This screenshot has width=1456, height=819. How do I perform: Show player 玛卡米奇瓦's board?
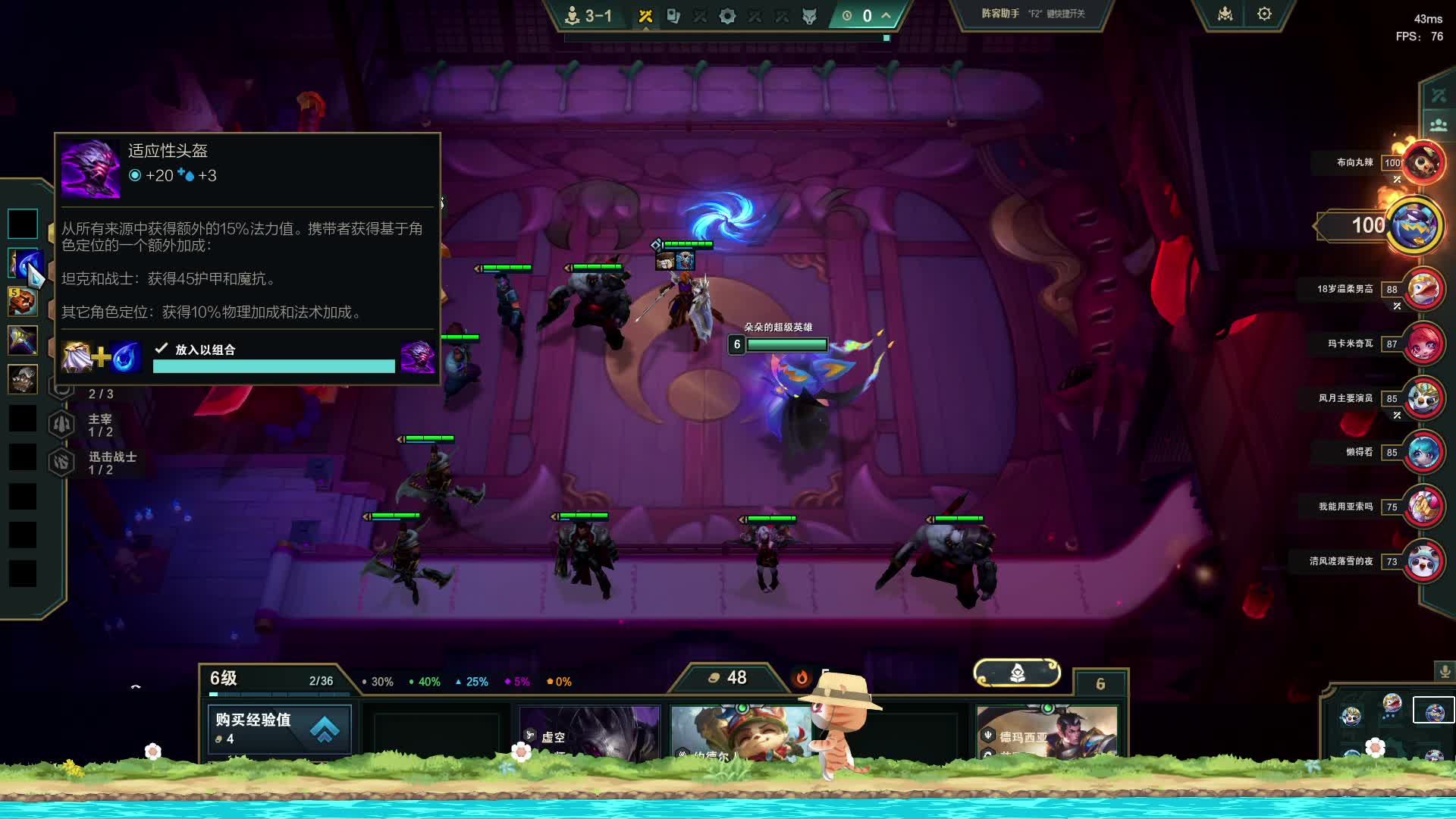pyautogui.click(x=1423, y=344)
